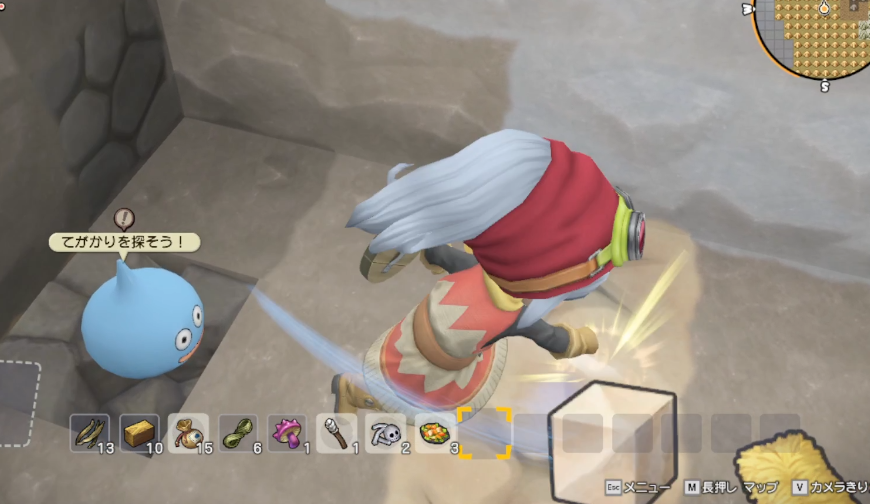Image resolution: width=870 pixels, height=504 pixels.
Task: Select the torch stick hotbar slot
Action: [x=336, y=433]
